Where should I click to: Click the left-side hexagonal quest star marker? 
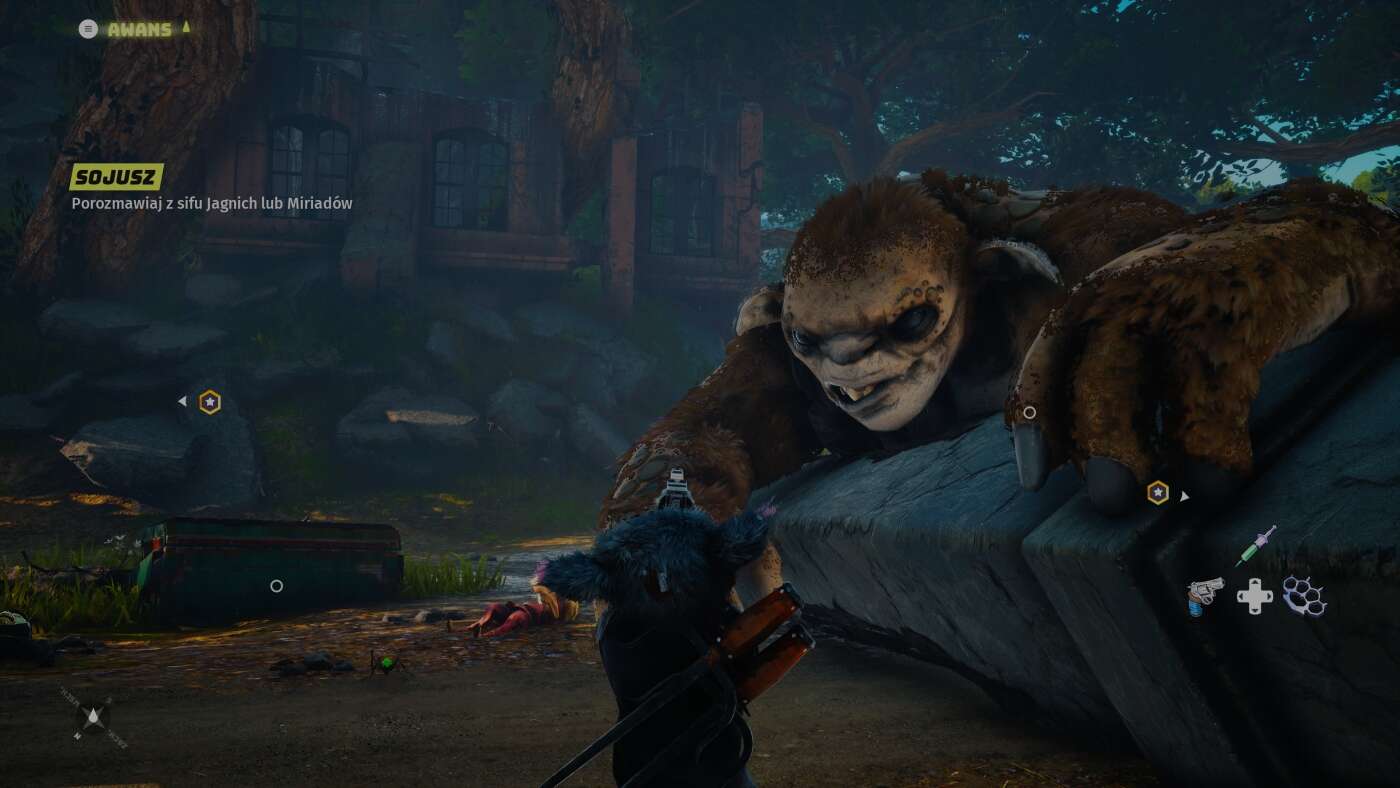click(x=208, y=401)
